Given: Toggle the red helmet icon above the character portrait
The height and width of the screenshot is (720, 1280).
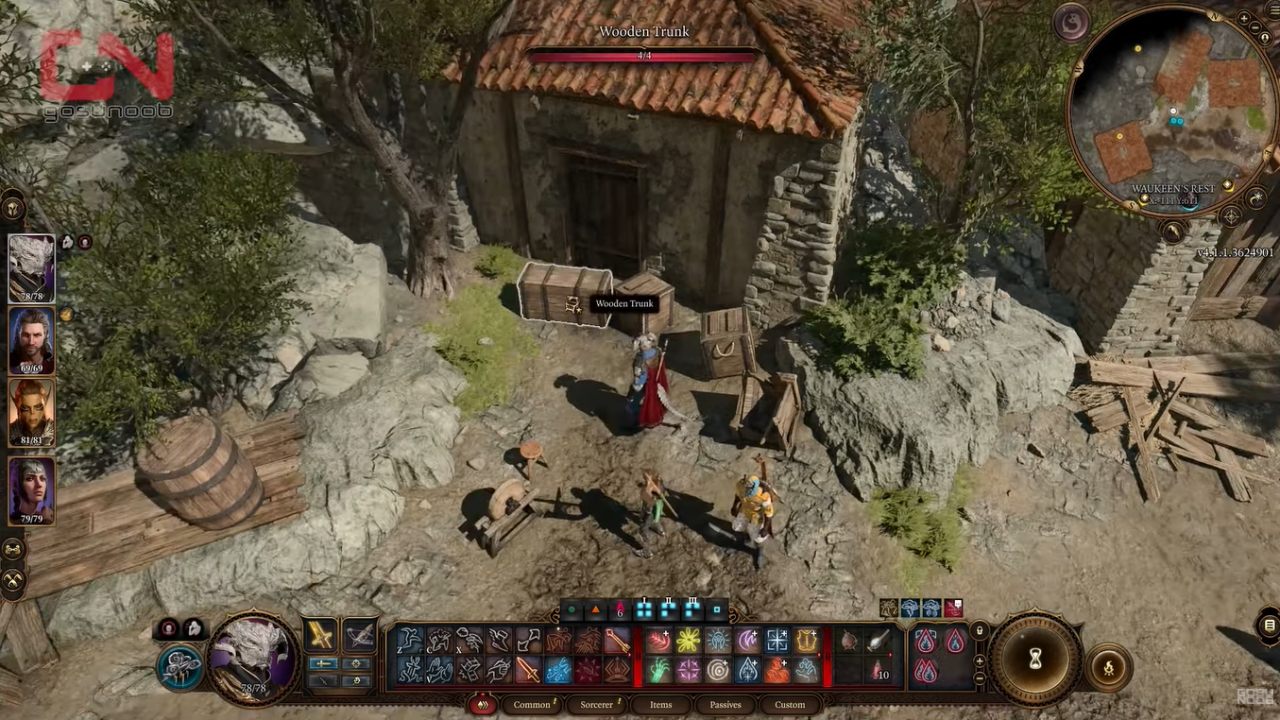Looking at the screenshot, I should coord(169,628).
